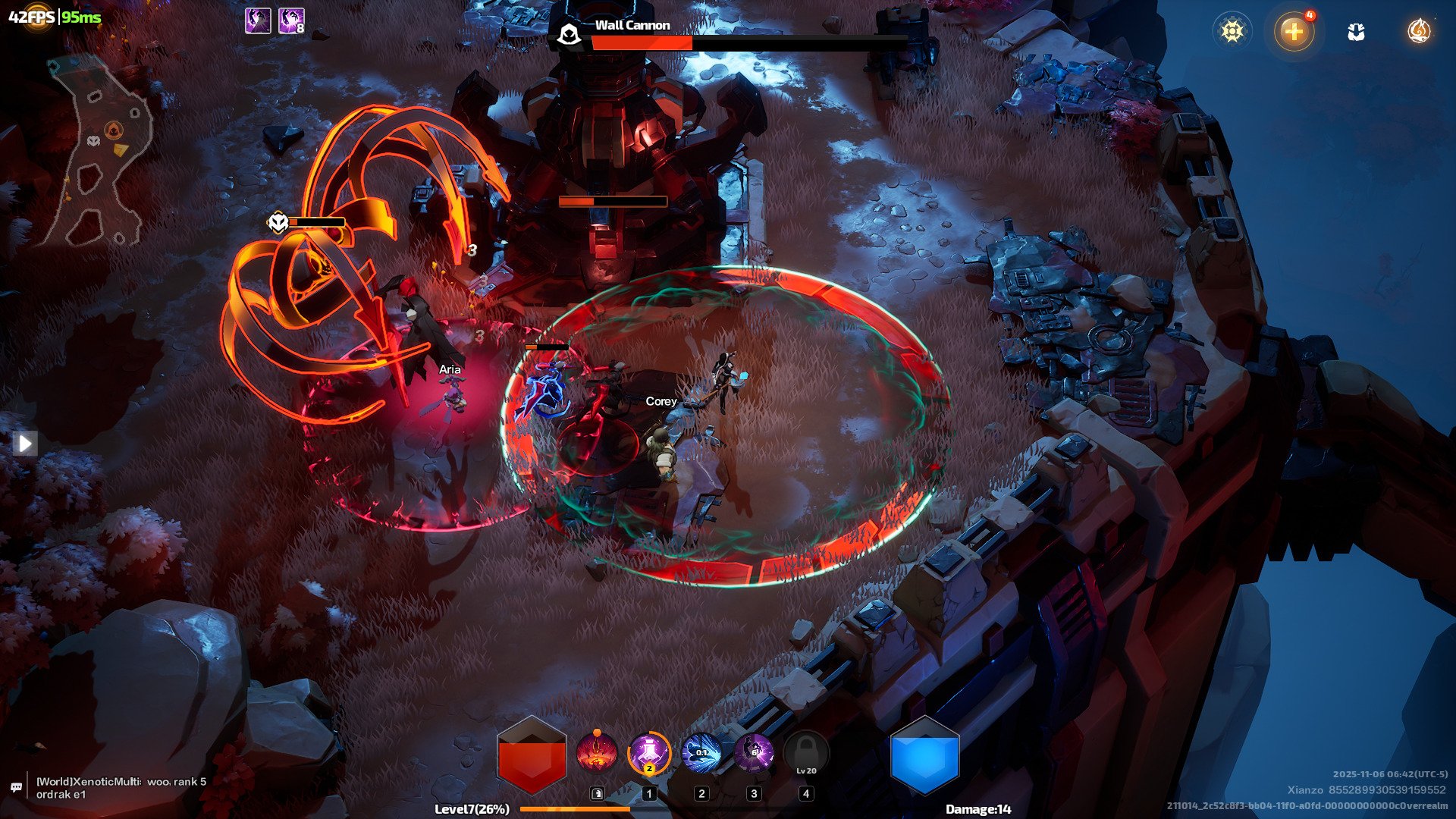The height and width of the screenshot is (819, 1456).
Task: Select the white down-arrow armor icon
Action: click(1356, 32)
